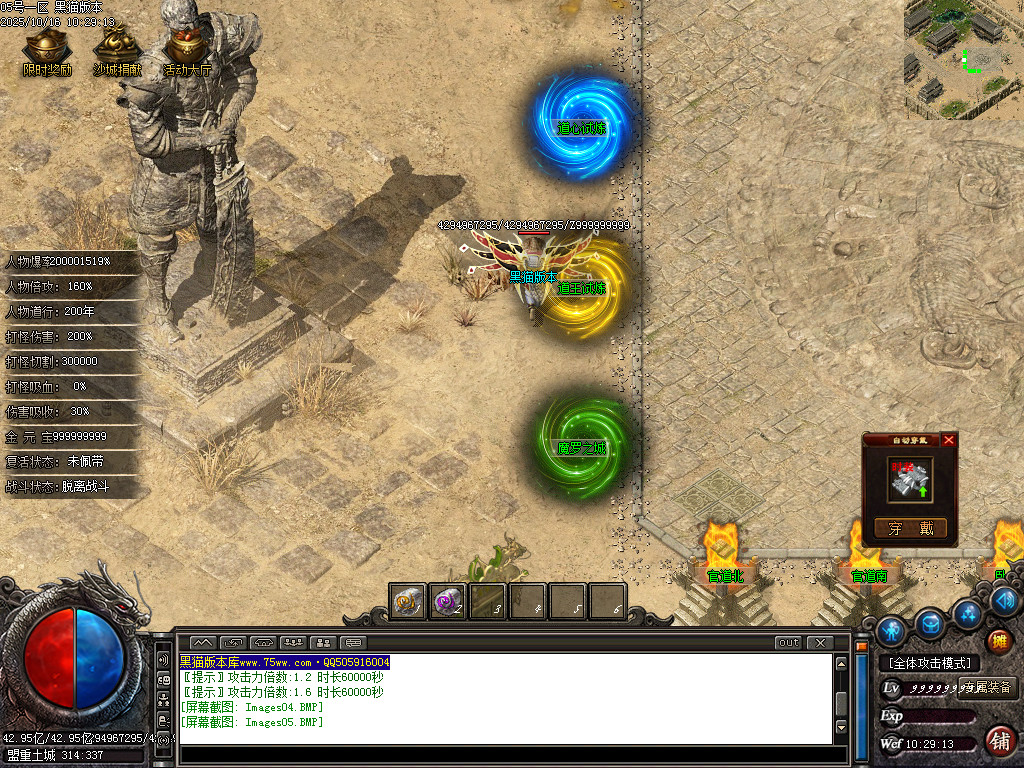Open the minimap

tap(964, 59)
